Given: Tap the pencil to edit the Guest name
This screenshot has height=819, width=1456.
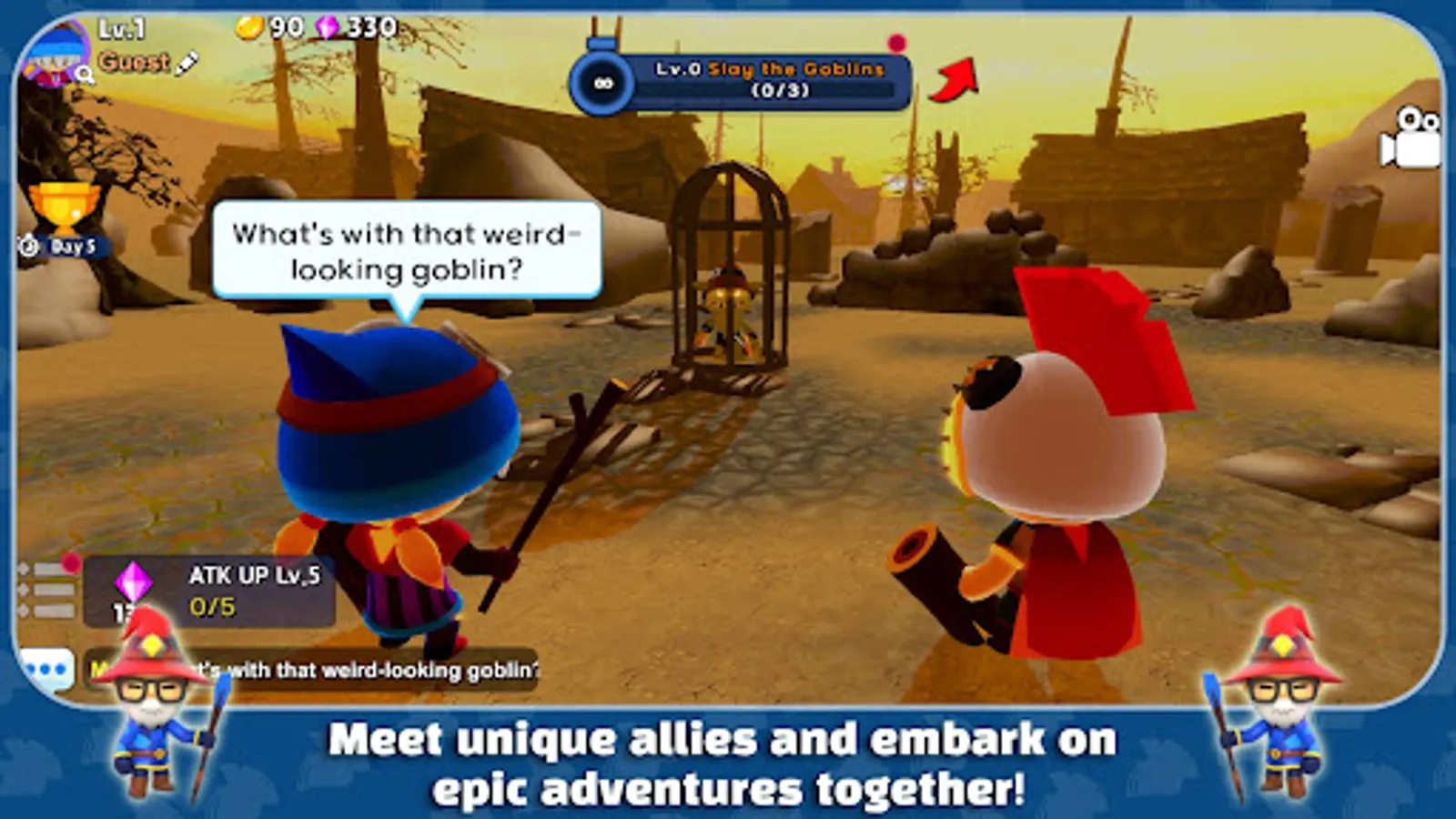Looking at the screenshot, I should 188,65.
